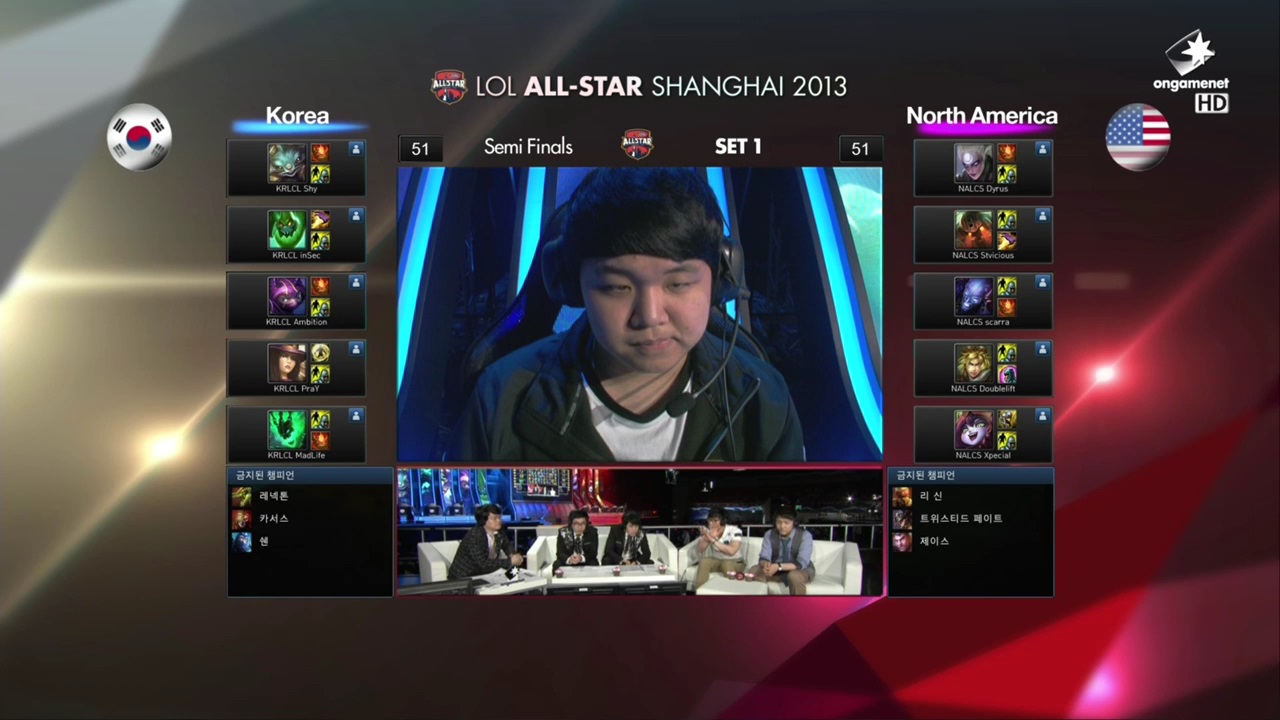Screen dimensions: 1280x720
Task: Click the banned 리 신 entry
Action: click(930, 496)
